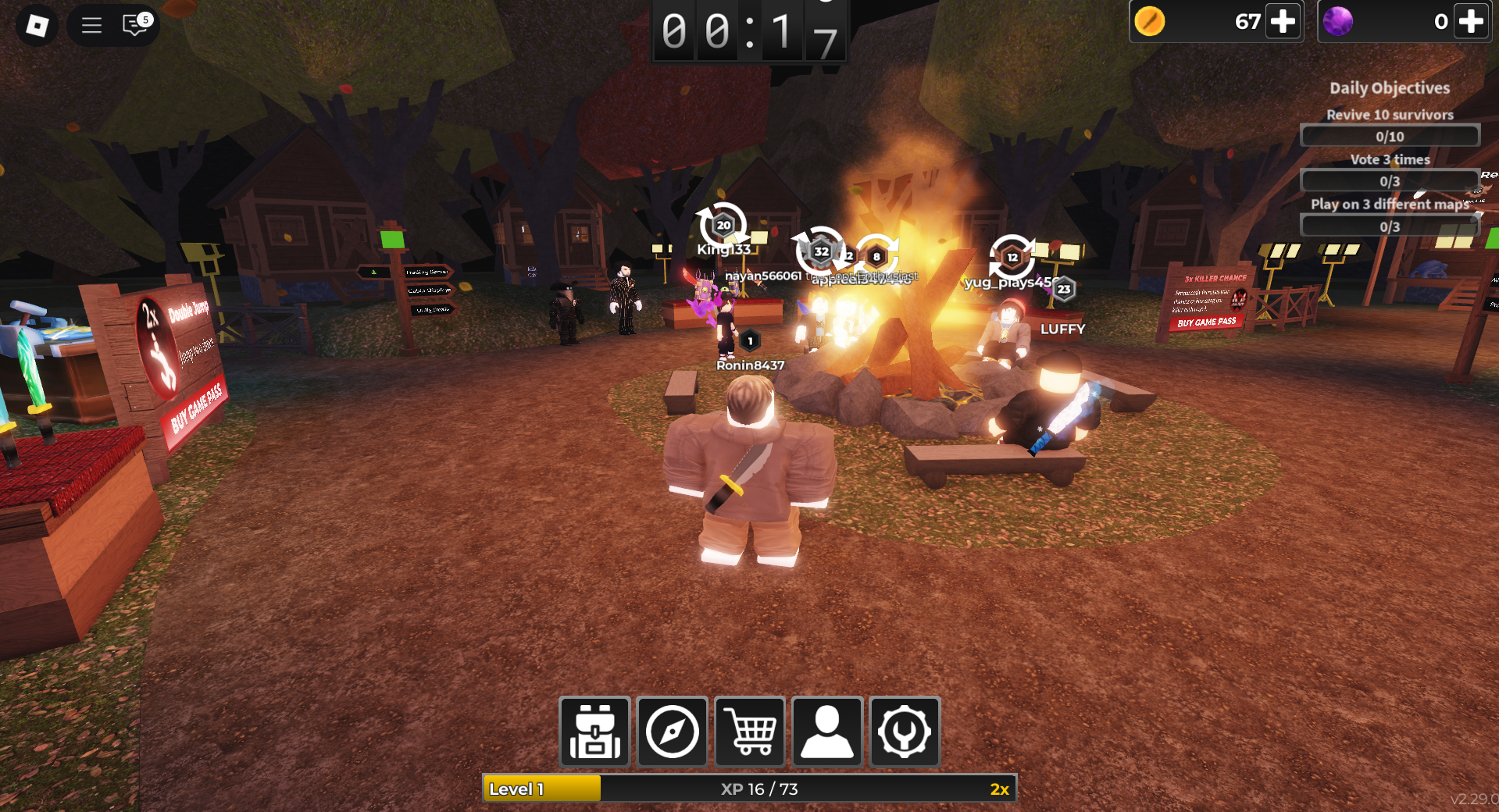Open the hamburger menu

pyautogui.click(x=91, y=25)
